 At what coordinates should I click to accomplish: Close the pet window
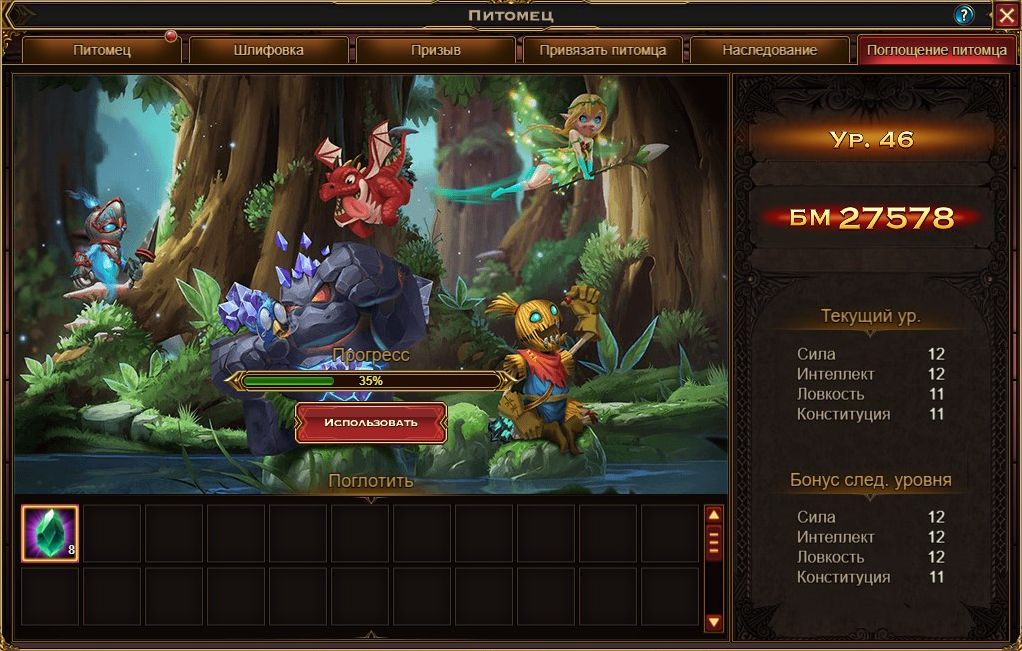1006,15
